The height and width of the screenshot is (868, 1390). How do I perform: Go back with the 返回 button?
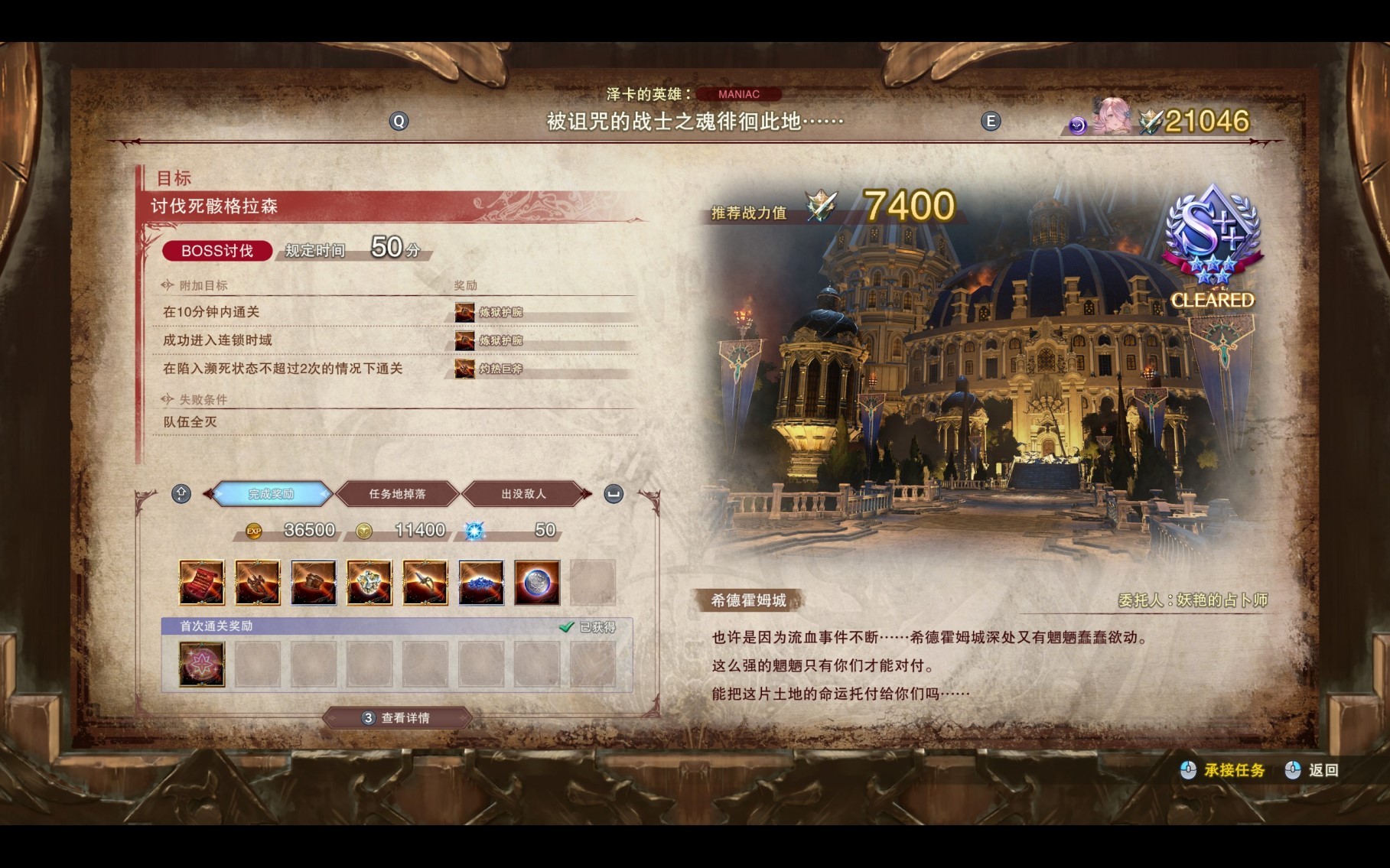pos(1314,770)
